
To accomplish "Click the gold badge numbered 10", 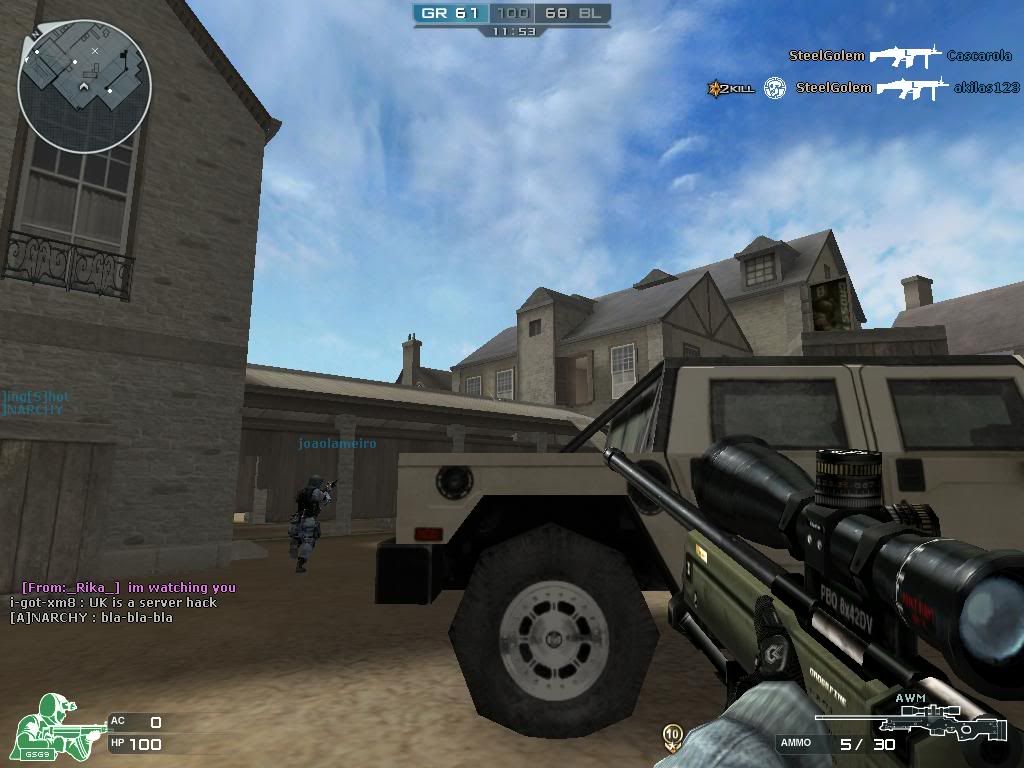I will tap(673, 736).
